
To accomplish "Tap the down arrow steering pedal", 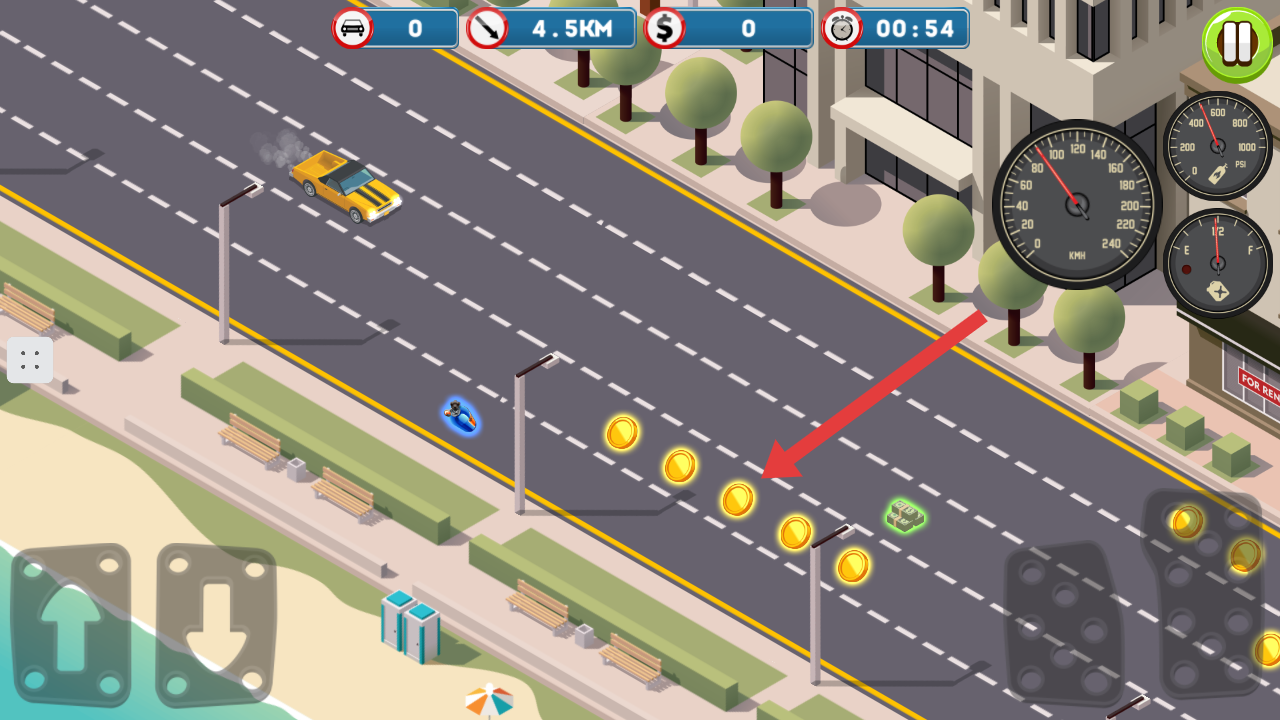I will coord(216,624).
